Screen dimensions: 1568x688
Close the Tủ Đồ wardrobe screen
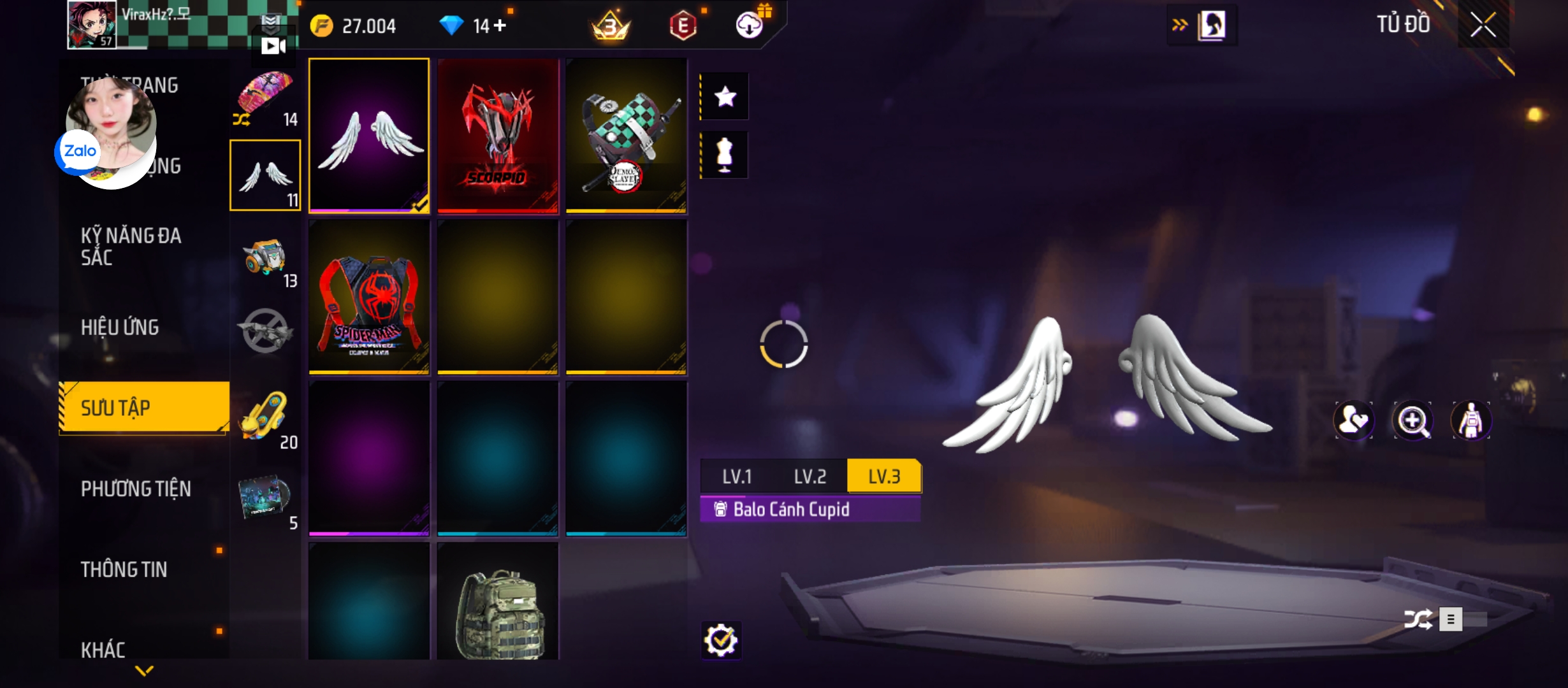point(1483,25)
